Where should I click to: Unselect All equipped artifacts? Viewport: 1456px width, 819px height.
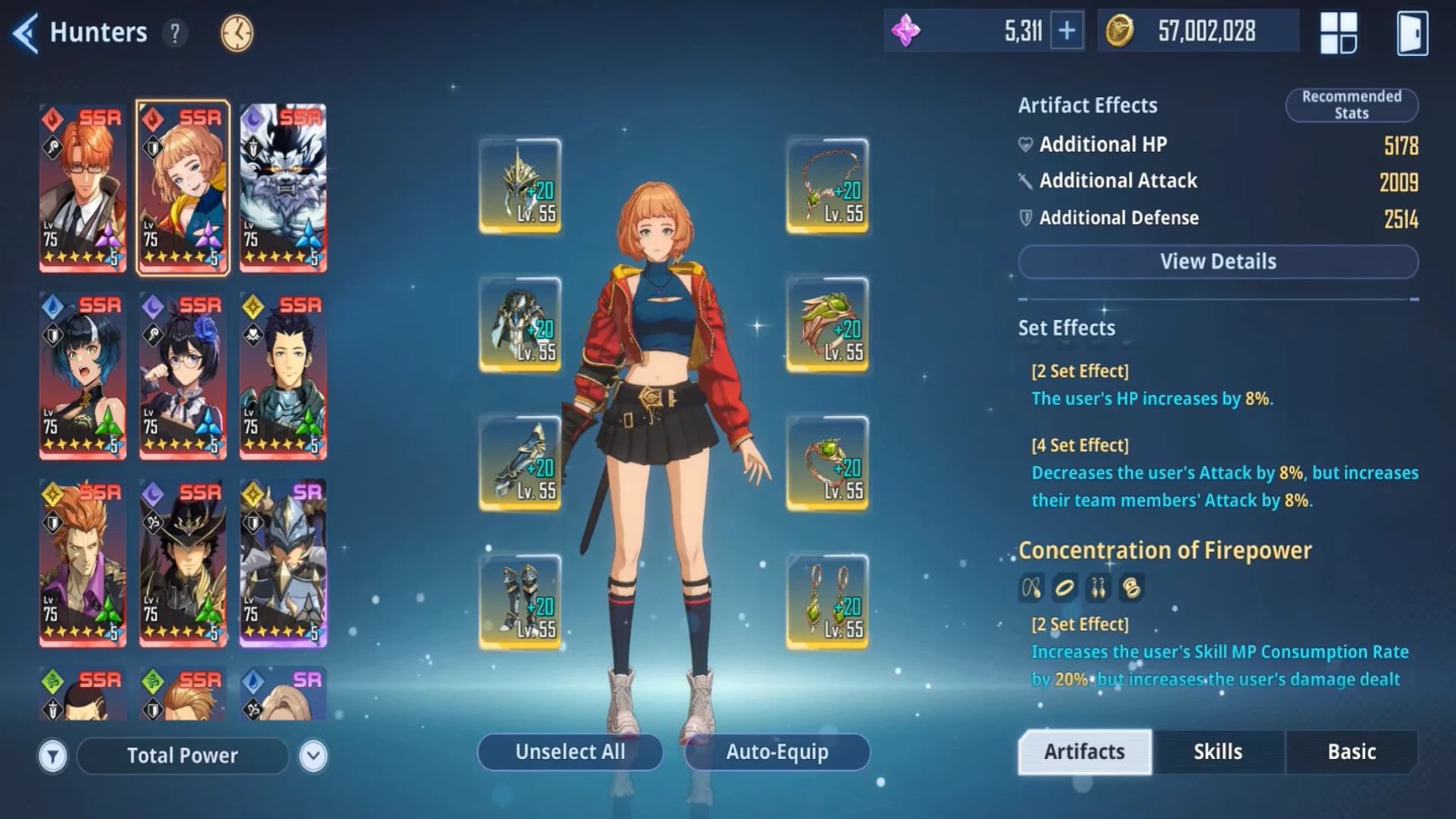coord(570,752)
